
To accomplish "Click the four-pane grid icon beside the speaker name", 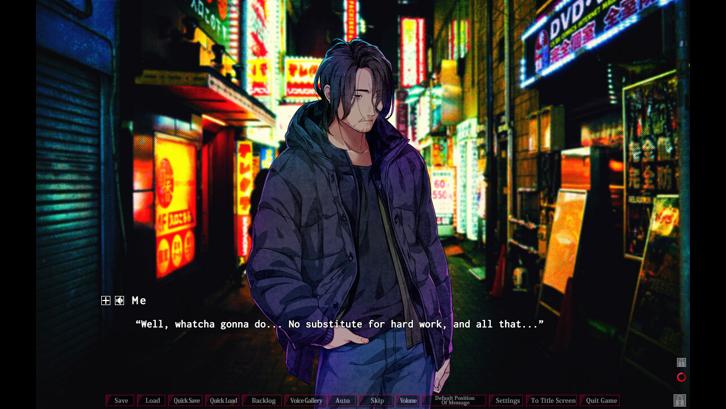I will pos(106,300).
